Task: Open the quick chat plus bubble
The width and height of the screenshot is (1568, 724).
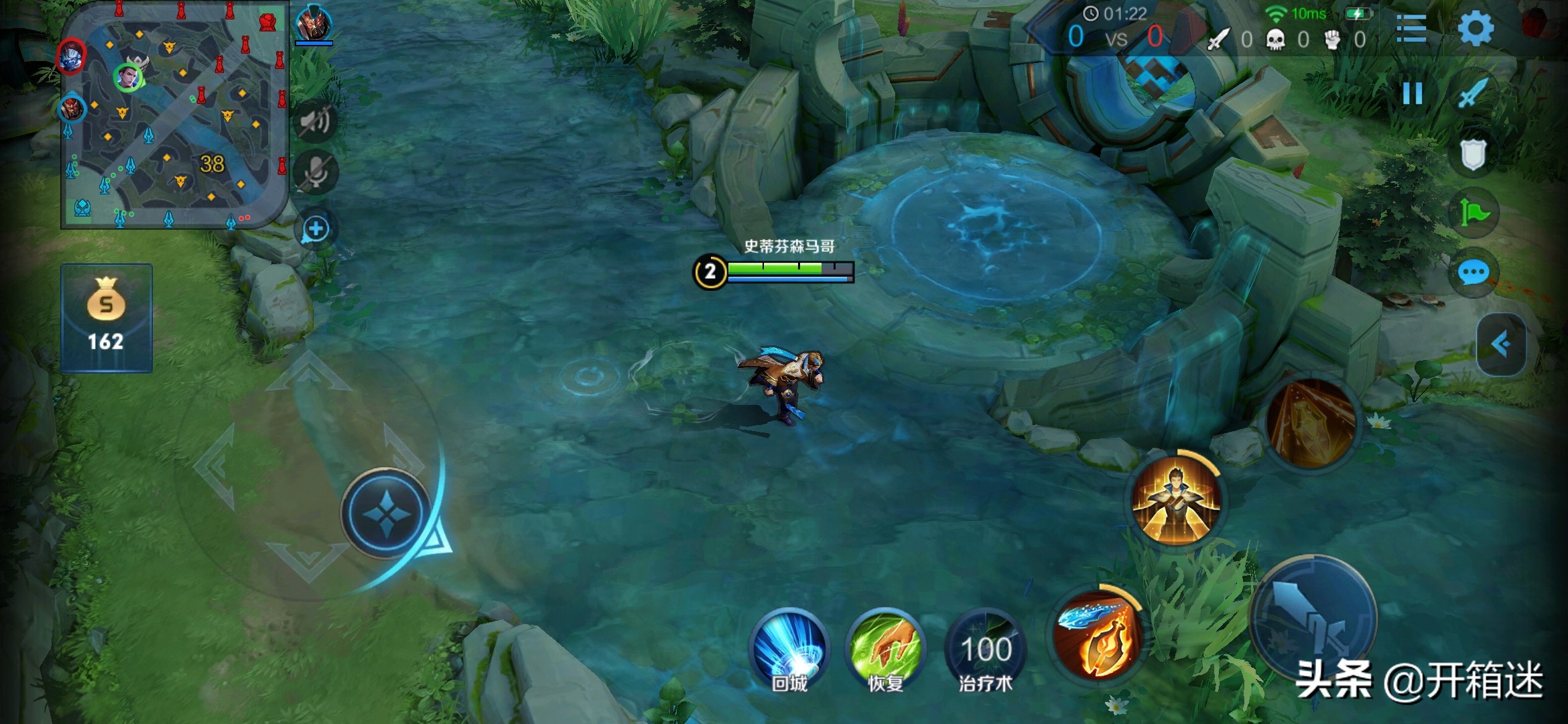Action: (315, 229)
